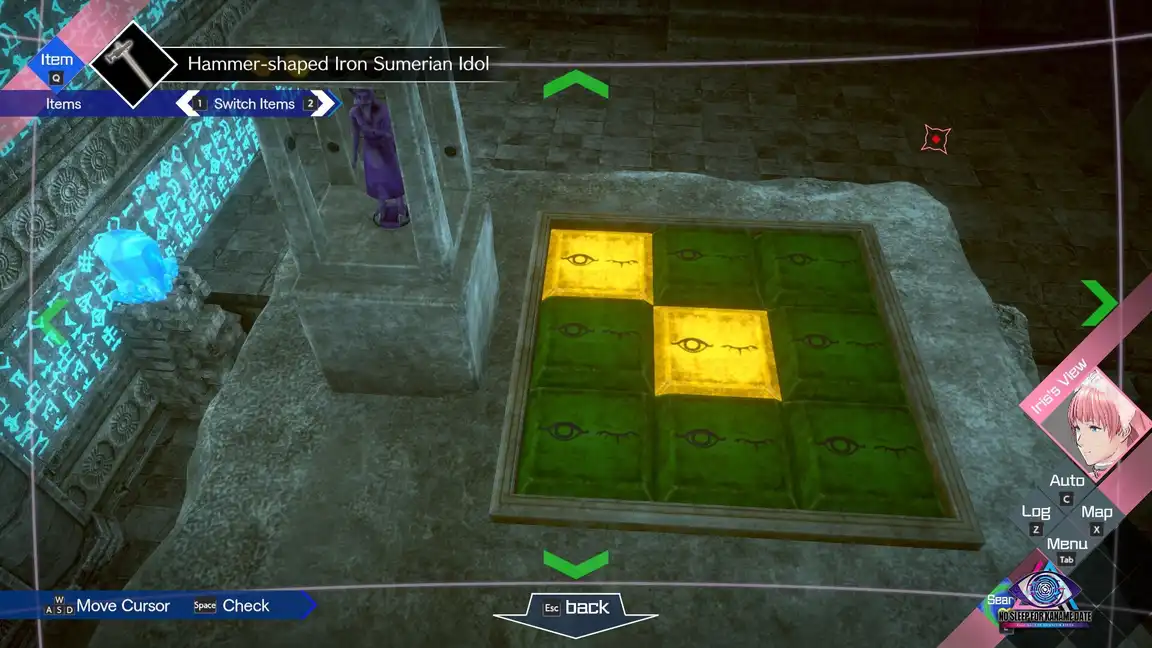Turn view left with the green arrow

coord(52,322)
